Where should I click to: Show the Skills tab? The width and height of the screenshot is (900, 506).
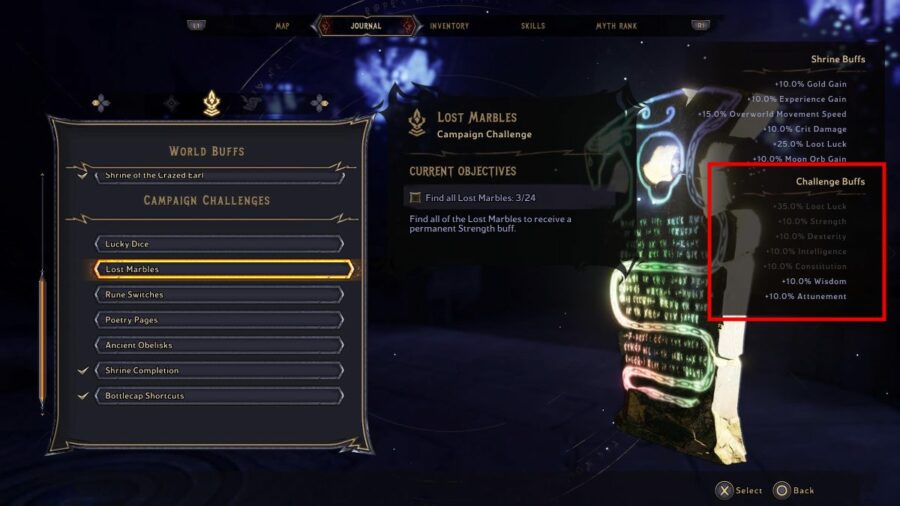pos(532,26)
